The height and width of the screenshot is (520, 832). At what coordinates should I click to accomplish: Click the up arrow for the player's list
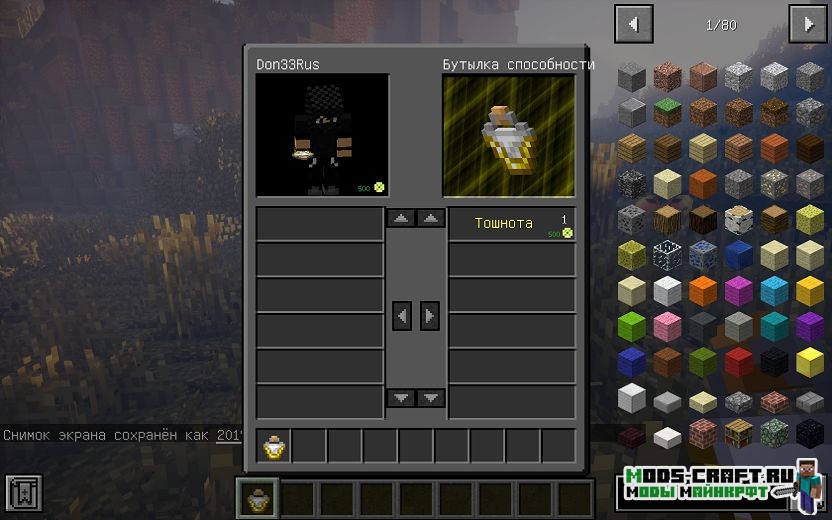[x=402, y=218]
